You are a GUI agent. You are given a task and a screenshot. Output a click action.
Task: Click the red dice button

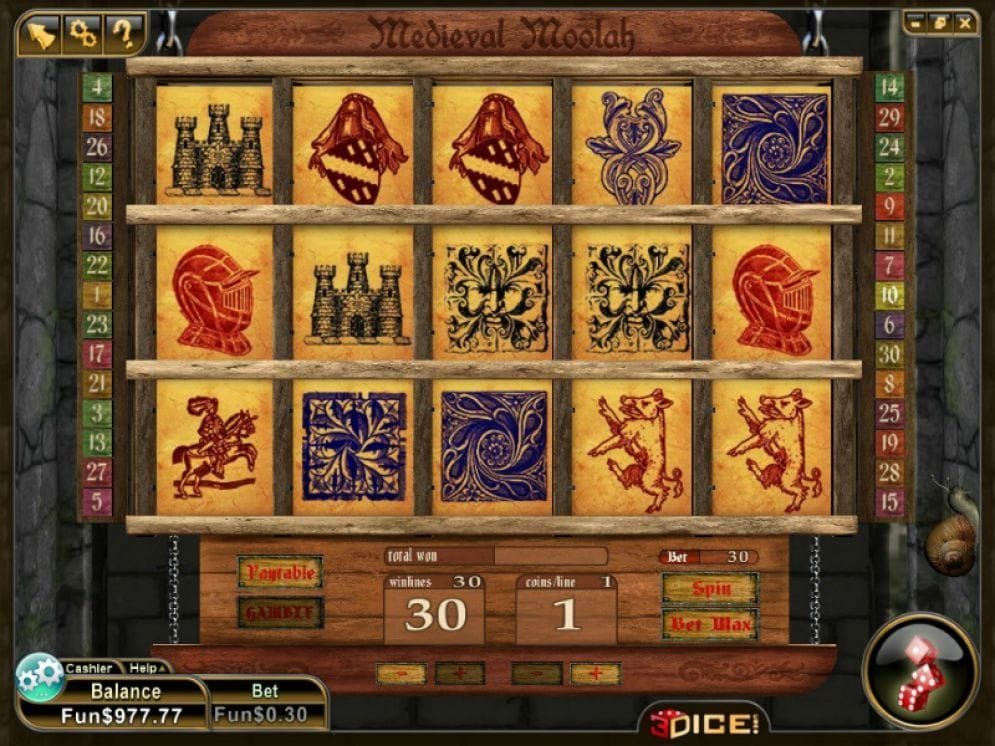point(920,671)
